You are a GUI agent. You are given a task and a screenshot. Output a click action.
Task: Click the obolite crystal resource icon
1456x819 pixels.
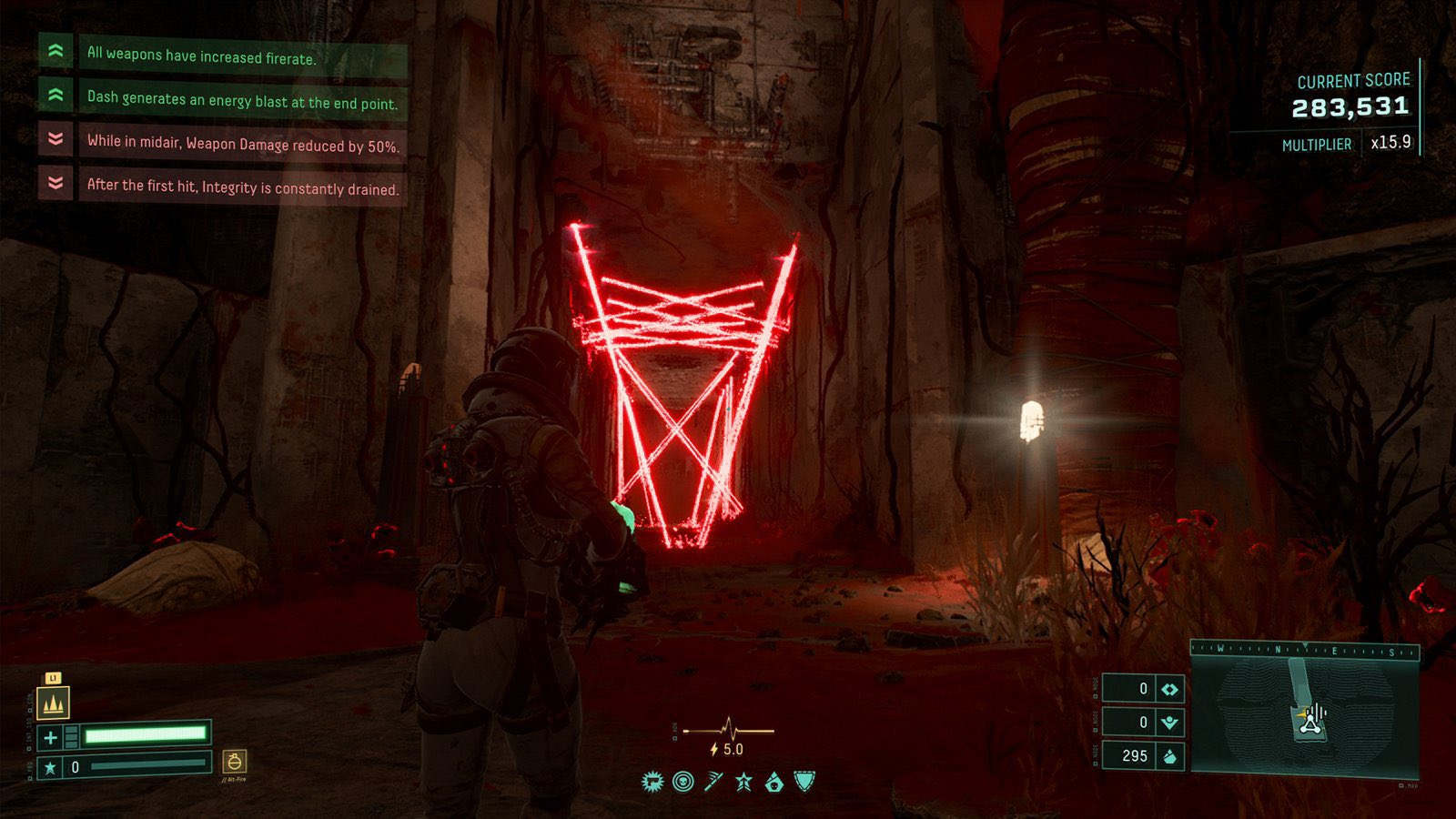point(1169,756)
